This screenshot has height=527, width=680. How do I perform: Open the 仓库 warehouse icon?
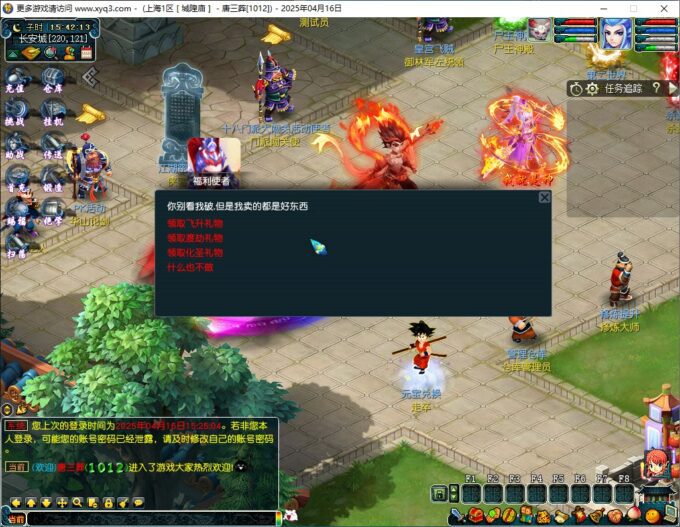(52, 78)
